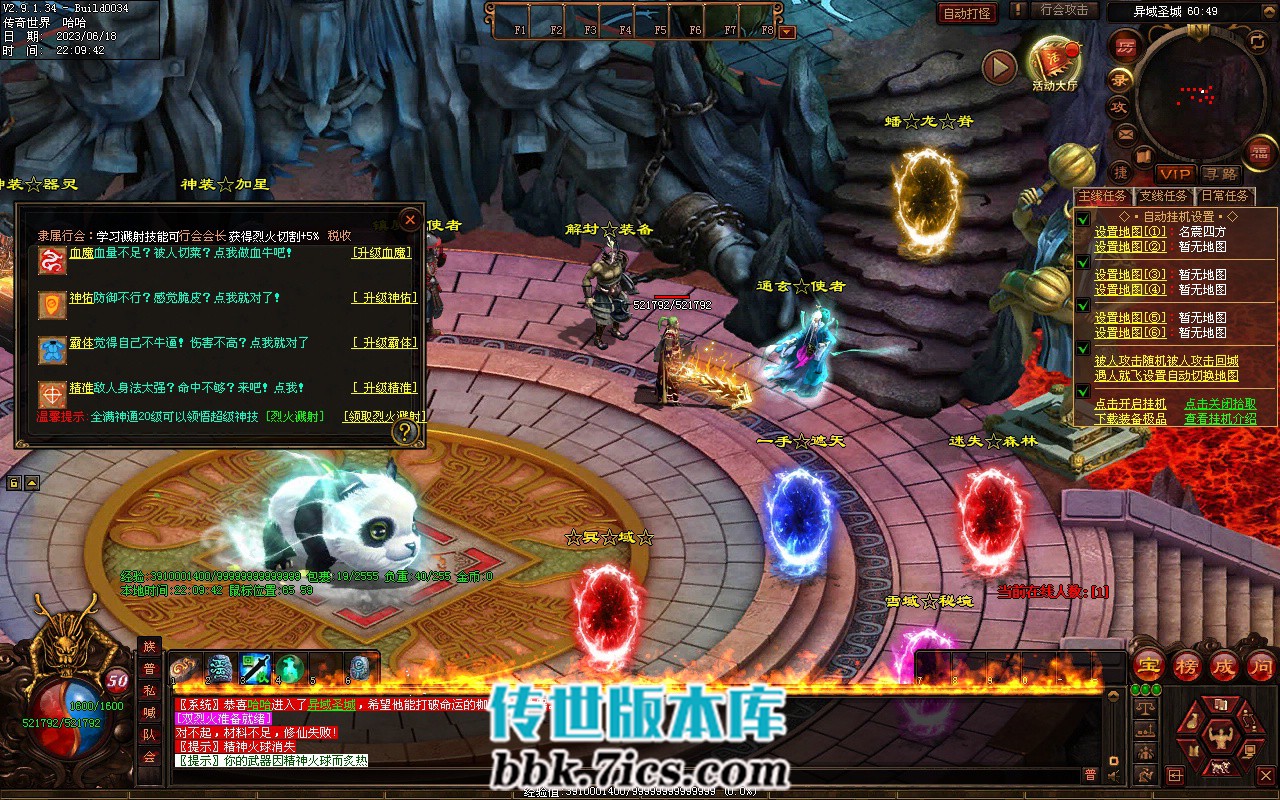Open the 活动大厅 activity hall icon

tap(1054, 63)
